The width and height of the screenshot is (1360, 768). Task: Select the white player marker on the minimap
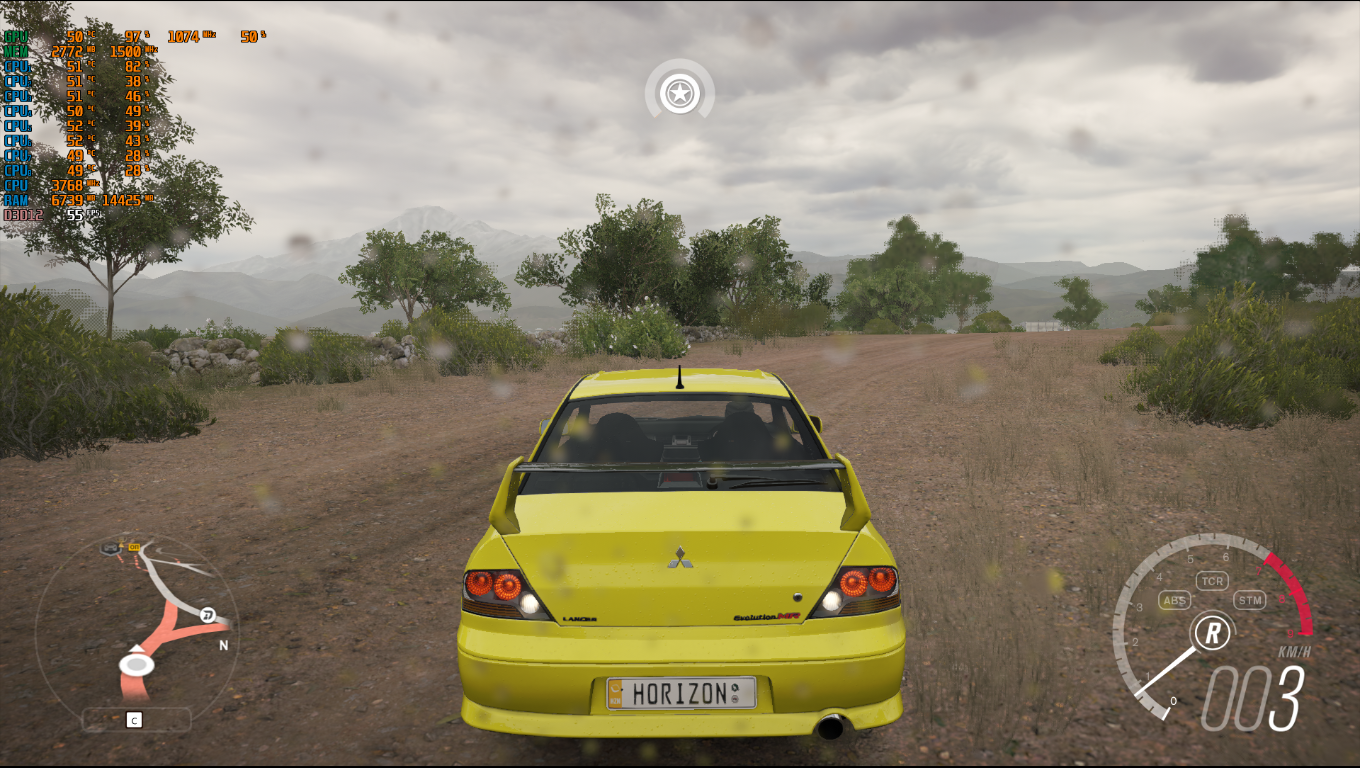coord(136,664)
